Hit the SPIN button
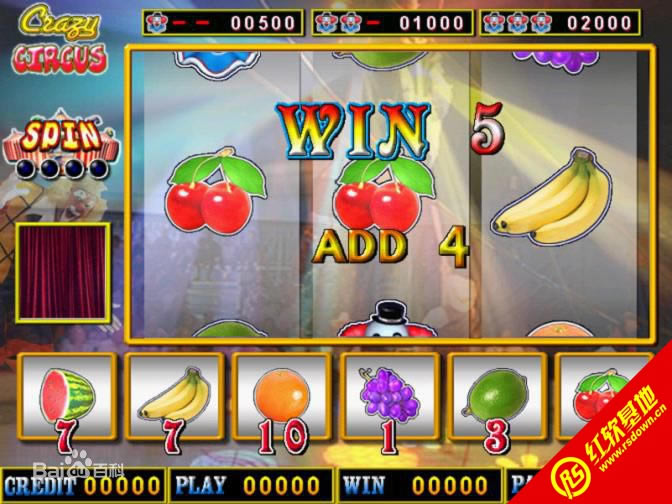This screenshot has height=504, width=672. (x=62, y=138)
